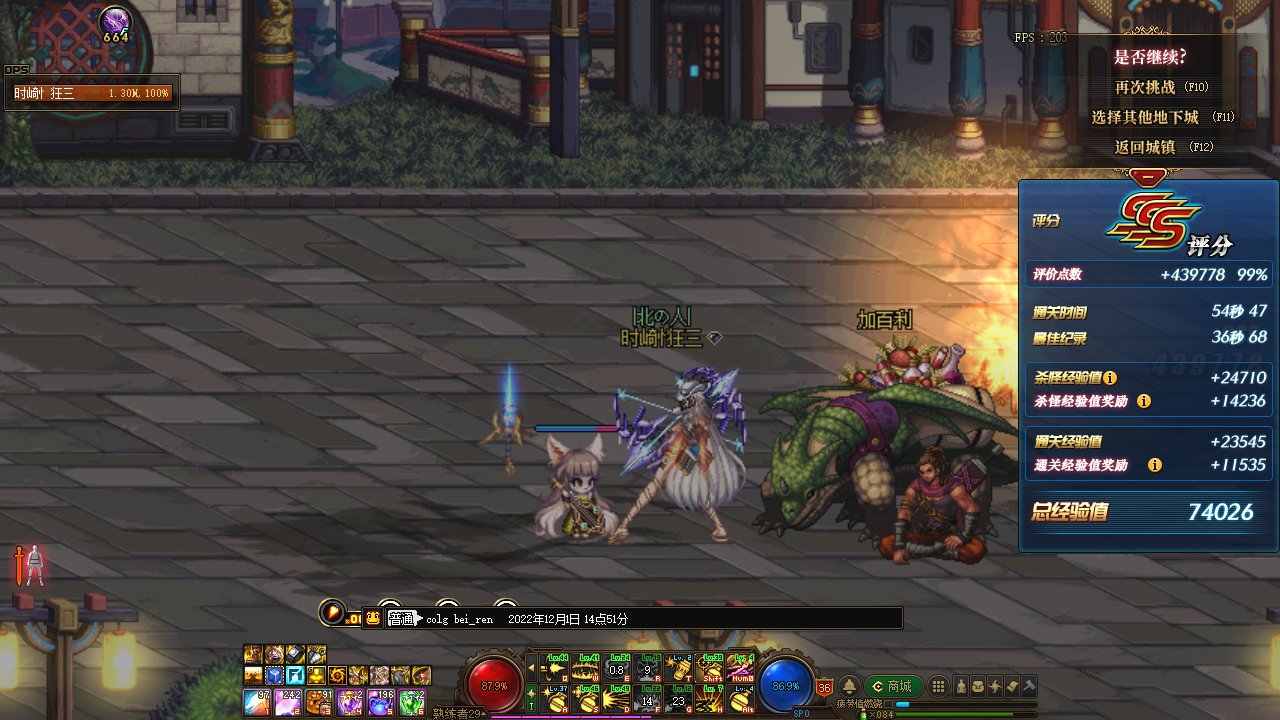Choose 再次挑战 to retry the dungeon
Image resolution: width=1280 pixels, height=720 pixels.
[1160, 88]
